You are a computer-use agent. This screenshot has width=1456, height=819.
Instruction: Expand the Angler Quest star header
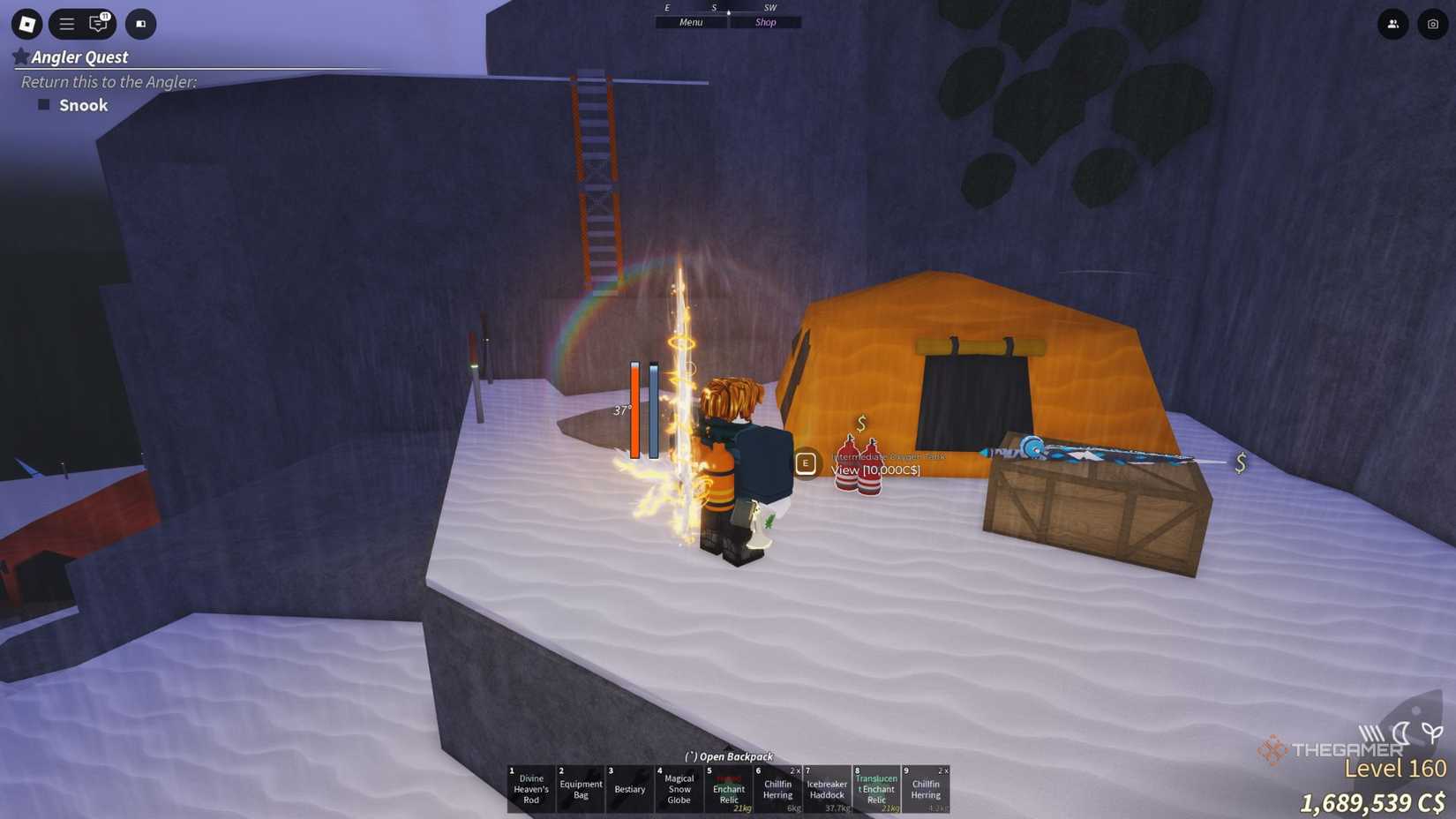[21, 56]
